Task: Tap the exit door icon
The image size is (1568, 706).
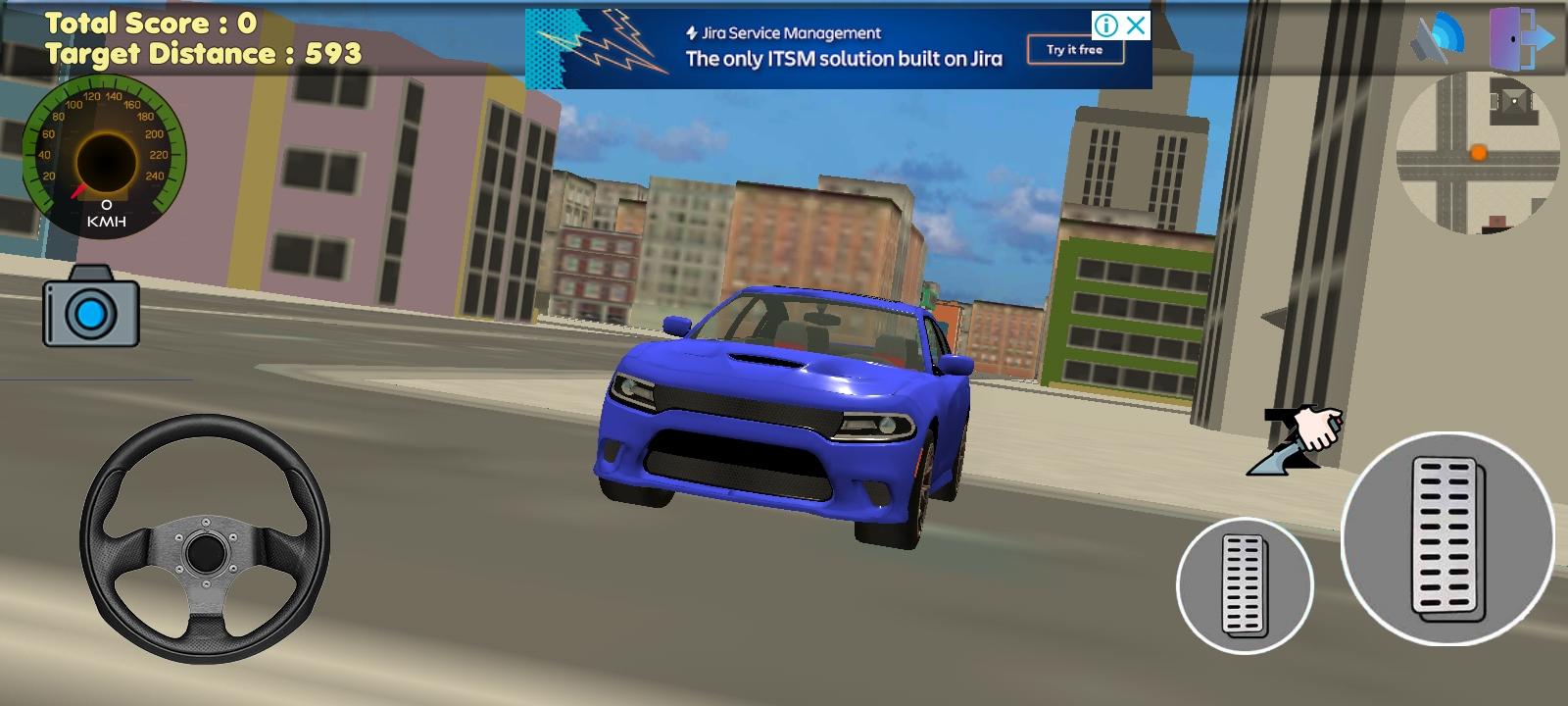Action: point(1504,39)
